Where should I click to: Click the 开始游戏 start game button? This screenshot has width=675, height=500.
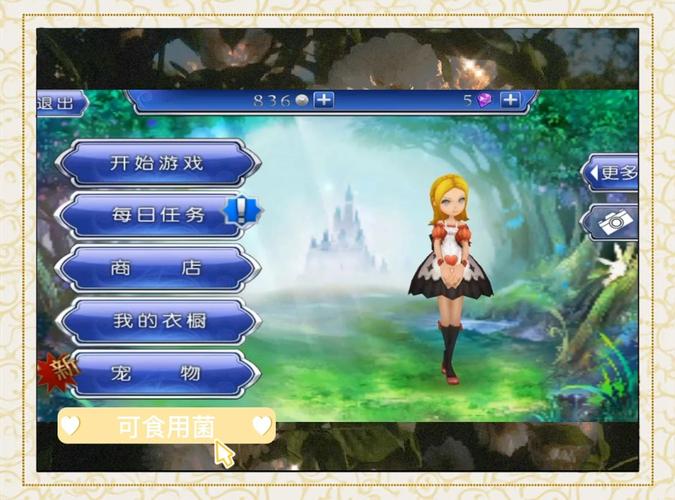coord(157,163)
